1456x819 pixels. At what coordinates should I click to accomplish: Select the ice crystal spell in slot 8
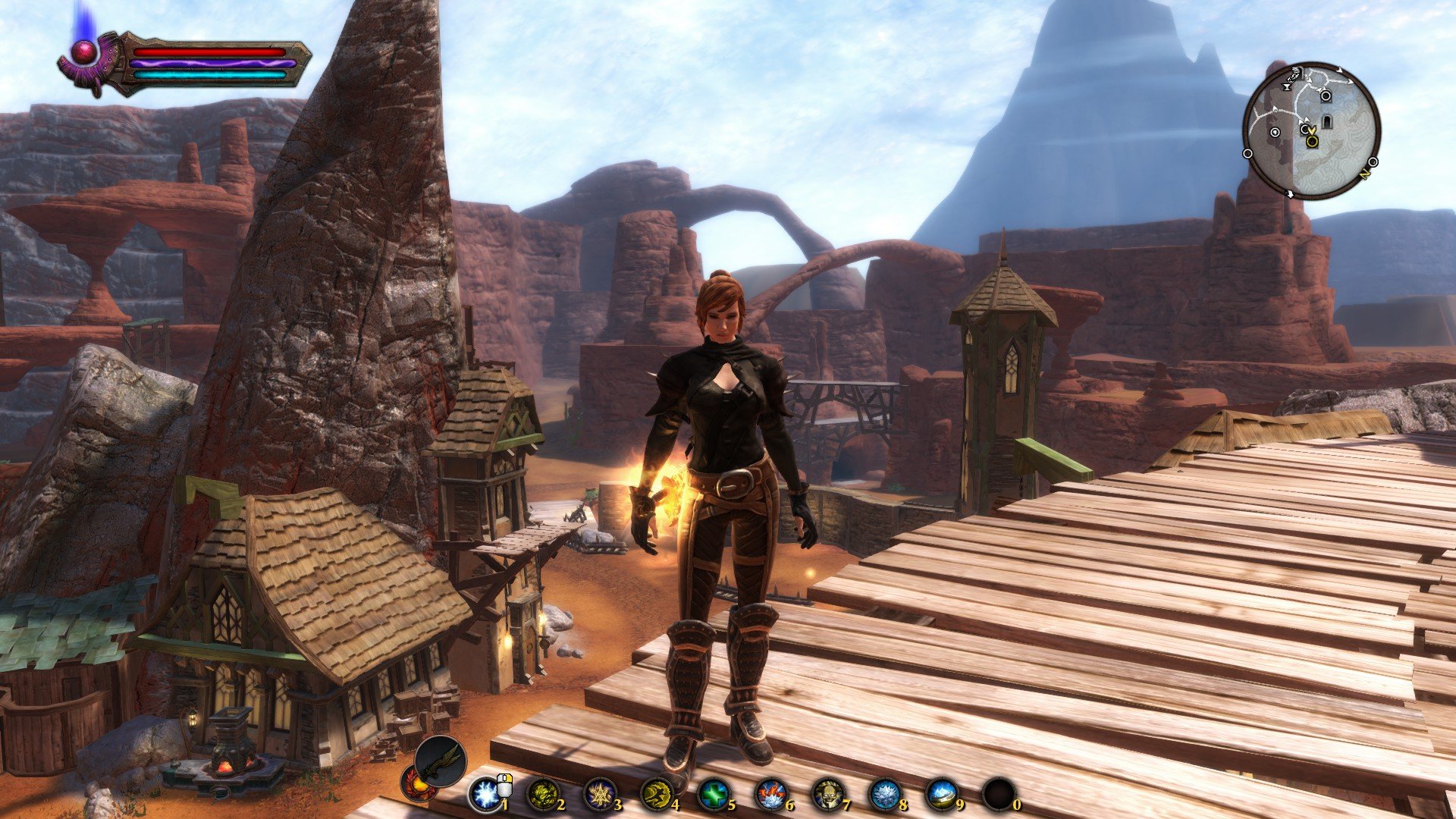click(884, 795)
